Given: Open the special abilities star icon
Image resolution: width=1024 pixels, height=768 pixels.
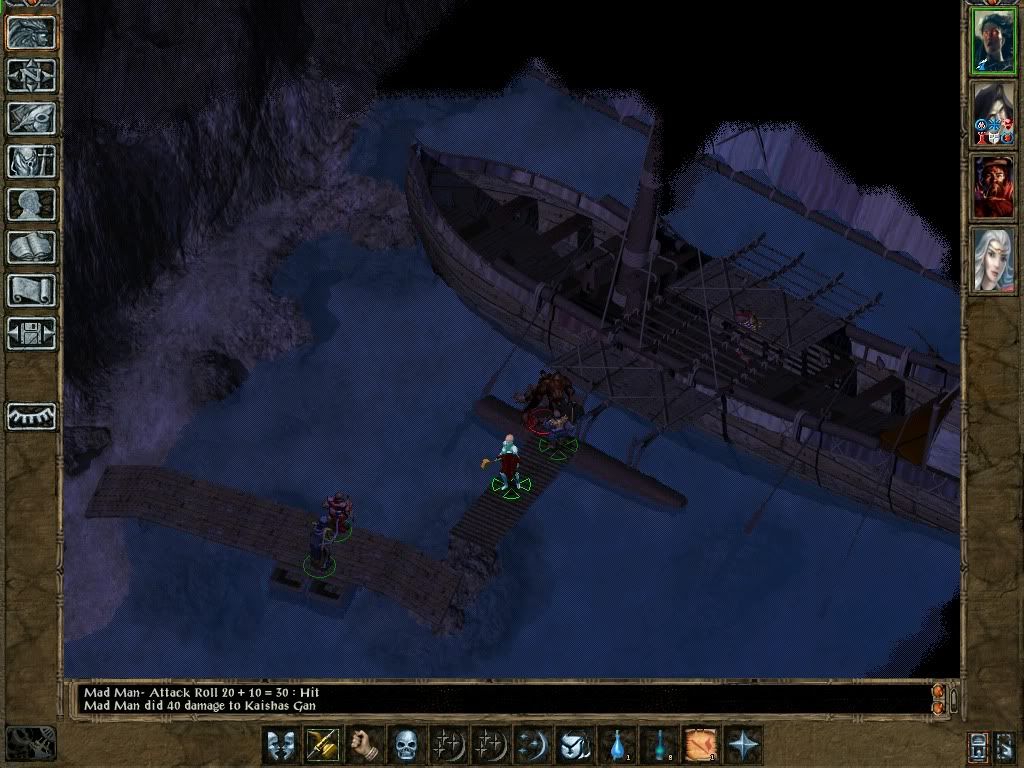Looking at the screenshot, I should tap(743, 745).
